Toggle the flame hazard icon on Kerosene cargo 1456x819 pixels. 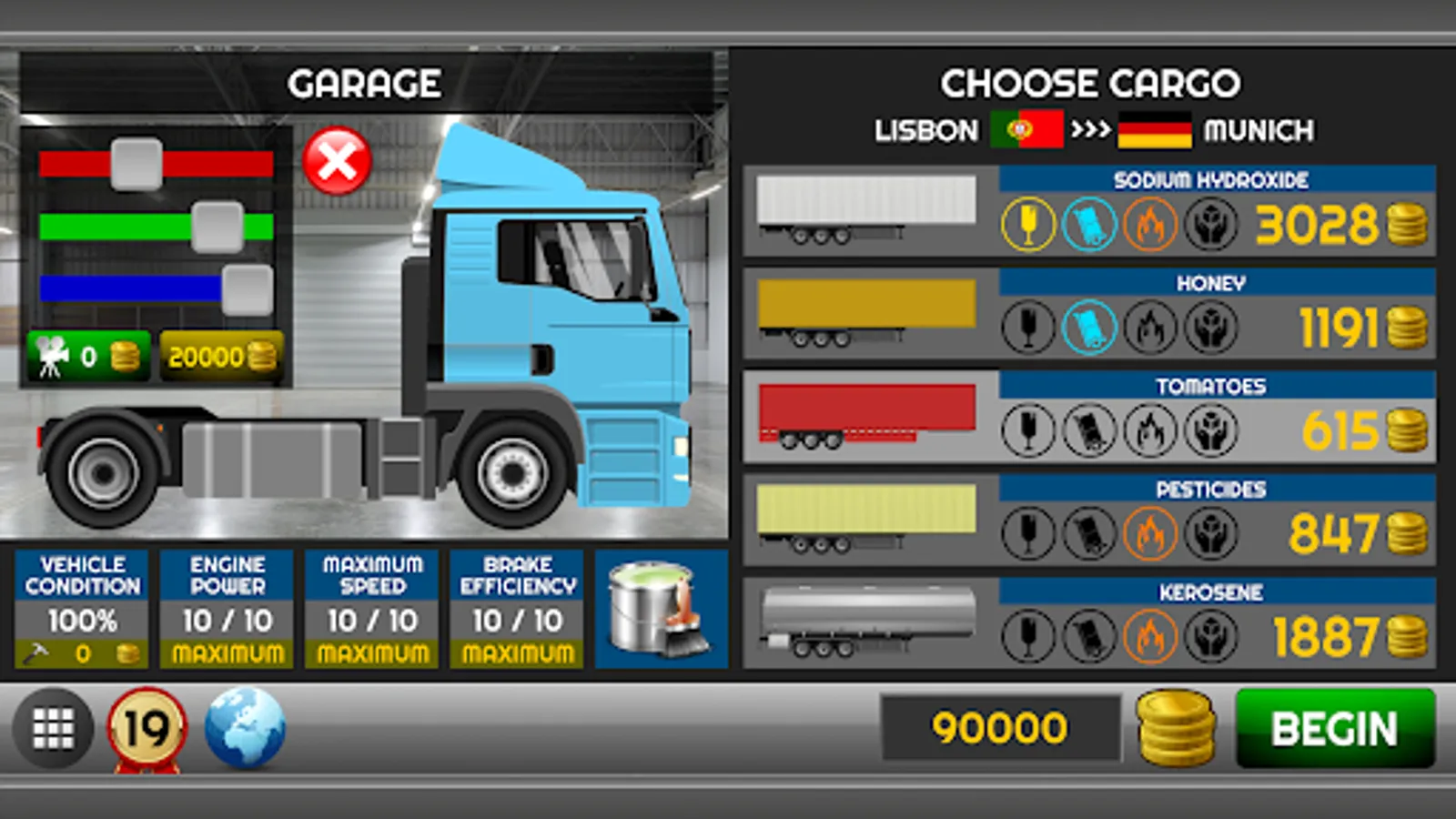[x=1151, y=635]
